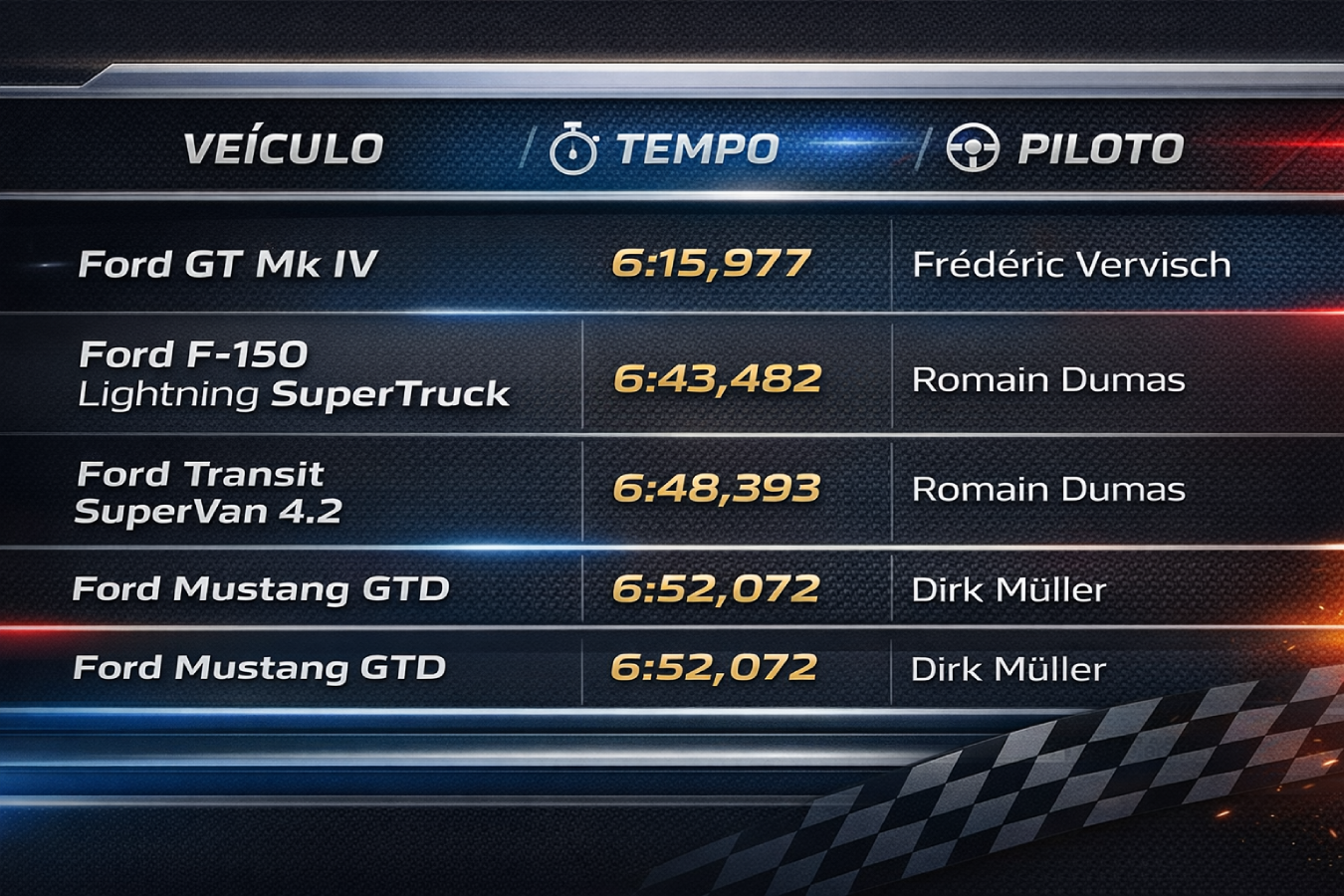This screenshot has height=896, width=1344.
Task: Select the Ford GT Mk IV row
Action: [x=228, y=265]
